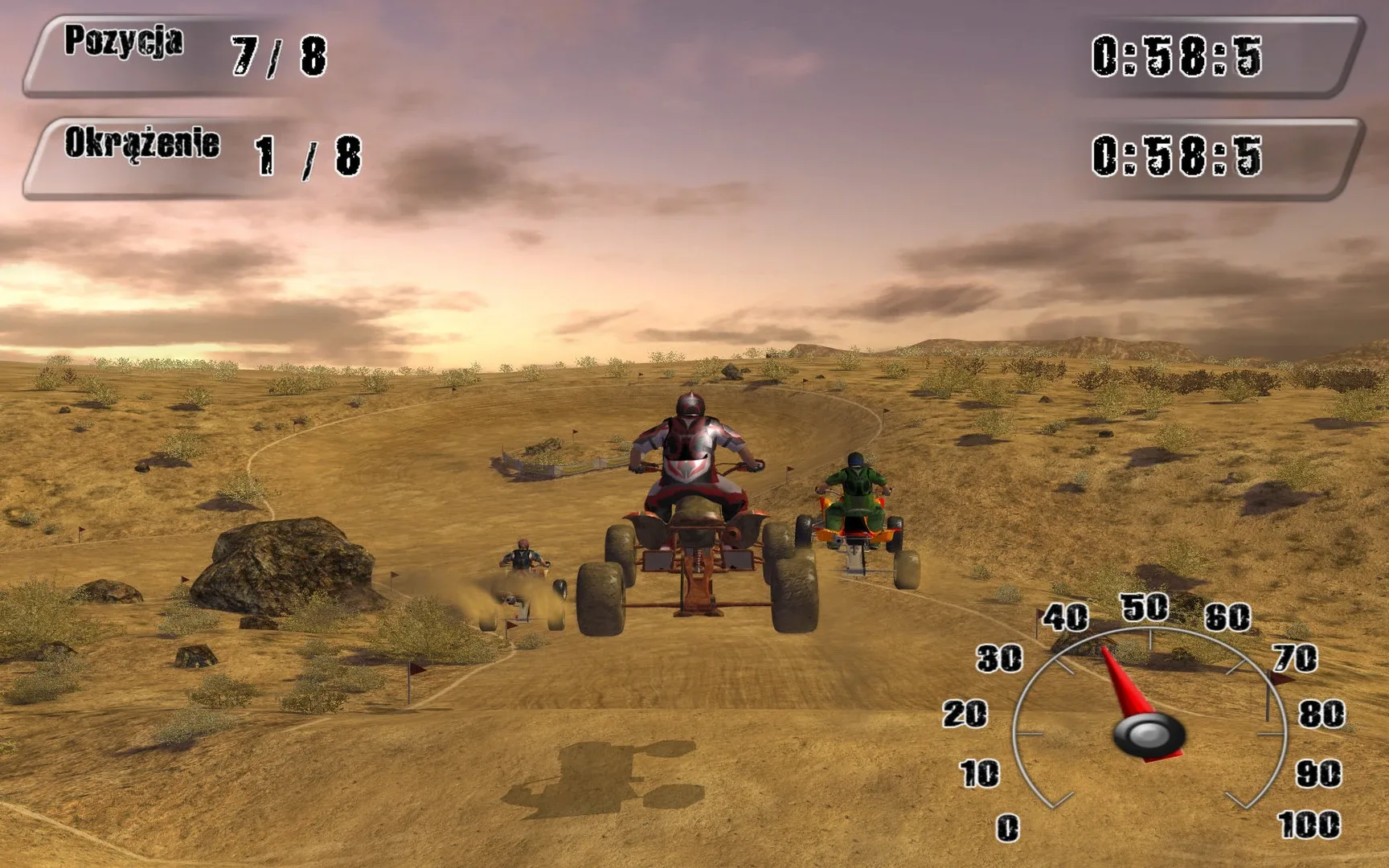This screenshot has height=868, width=1389.
Task: Click the lap value 1 / 8
Action: (x=303, y=154)
